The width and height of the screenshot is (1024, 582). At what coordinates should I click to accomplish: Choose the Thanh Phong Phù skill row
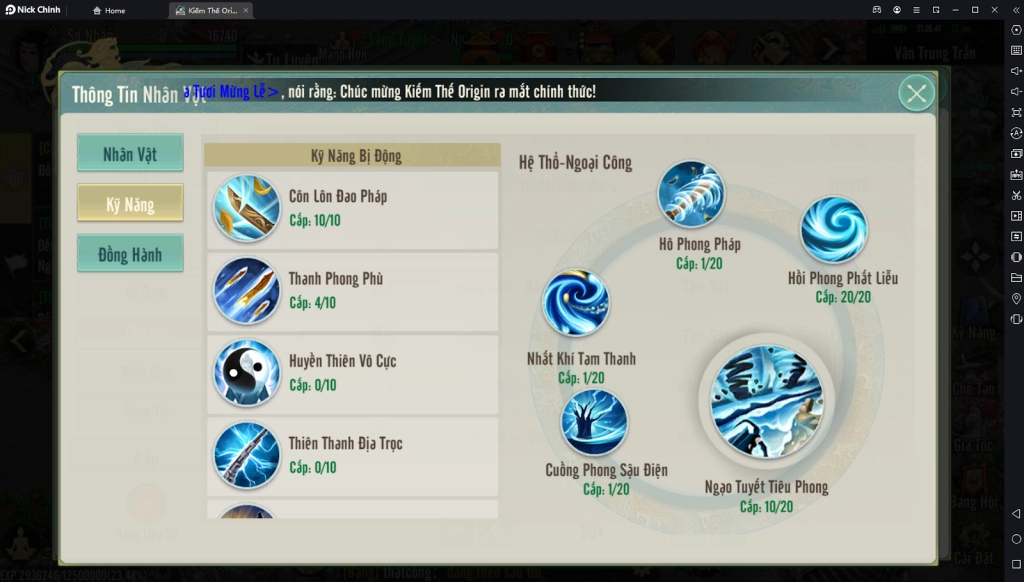click(x=352, y=290)
